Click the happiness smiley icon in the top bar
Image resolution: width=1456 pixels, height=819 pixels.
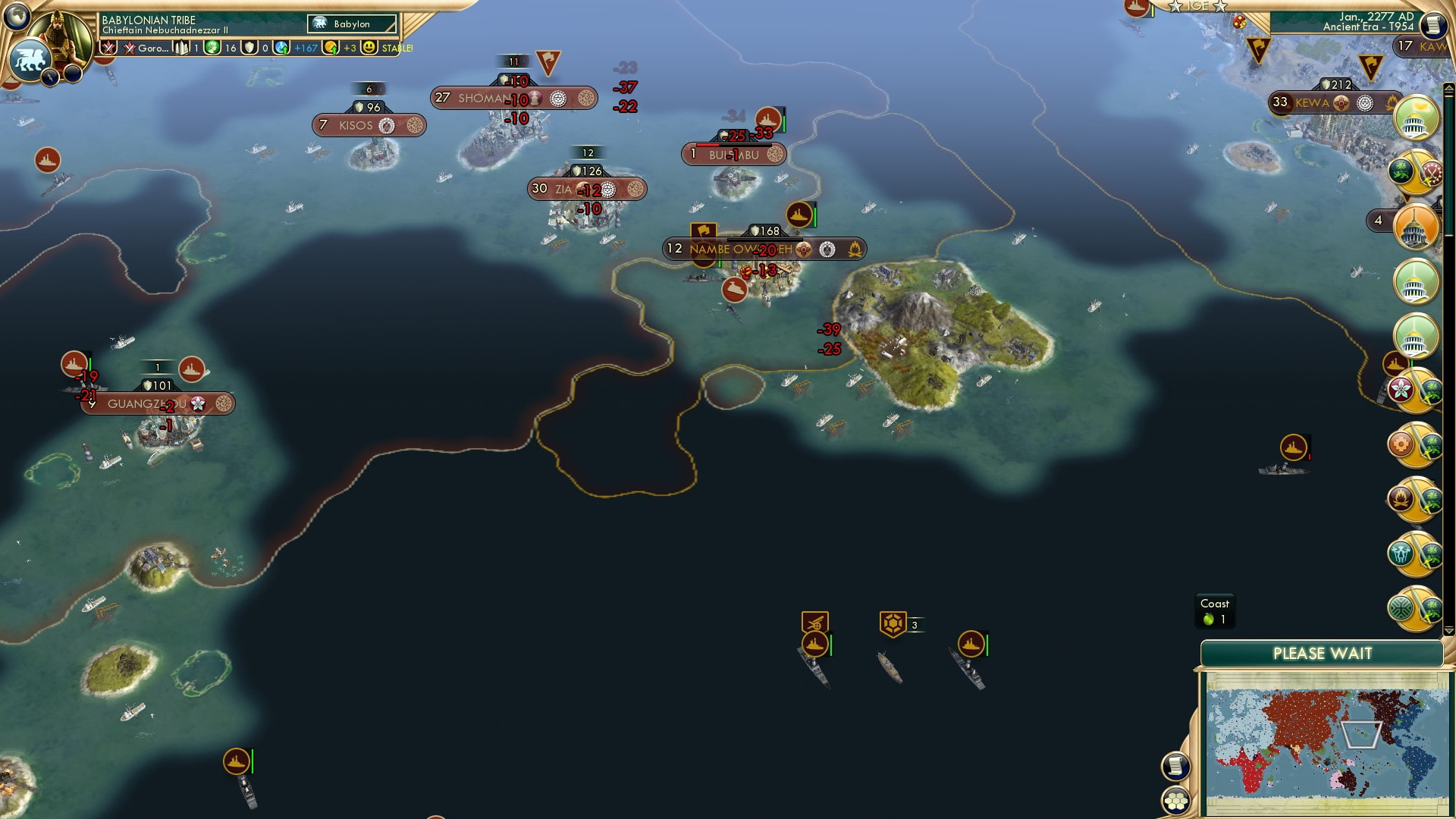[x=369, y=49]
